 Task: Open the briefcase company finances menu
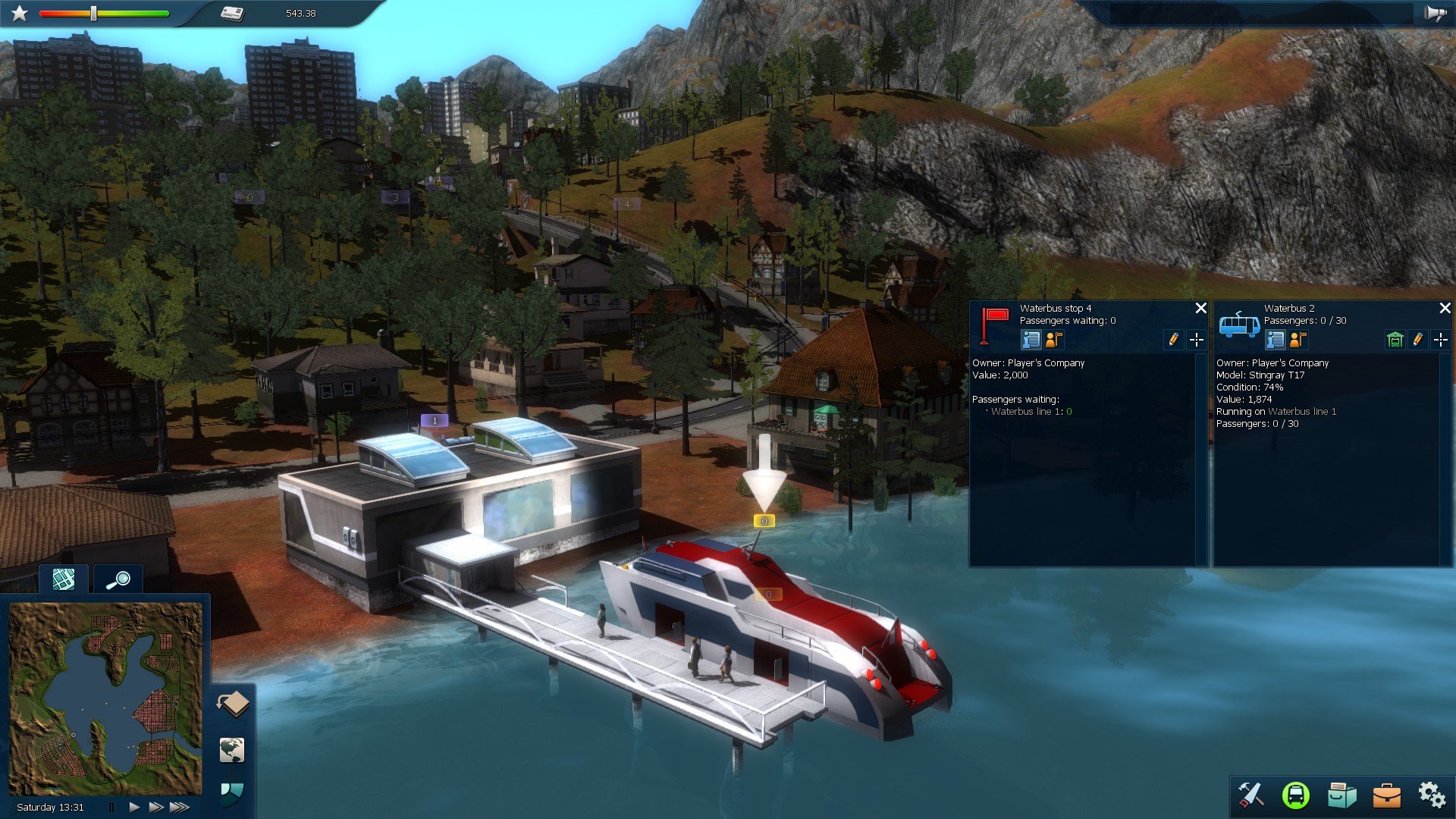[x=1386, y=795]
